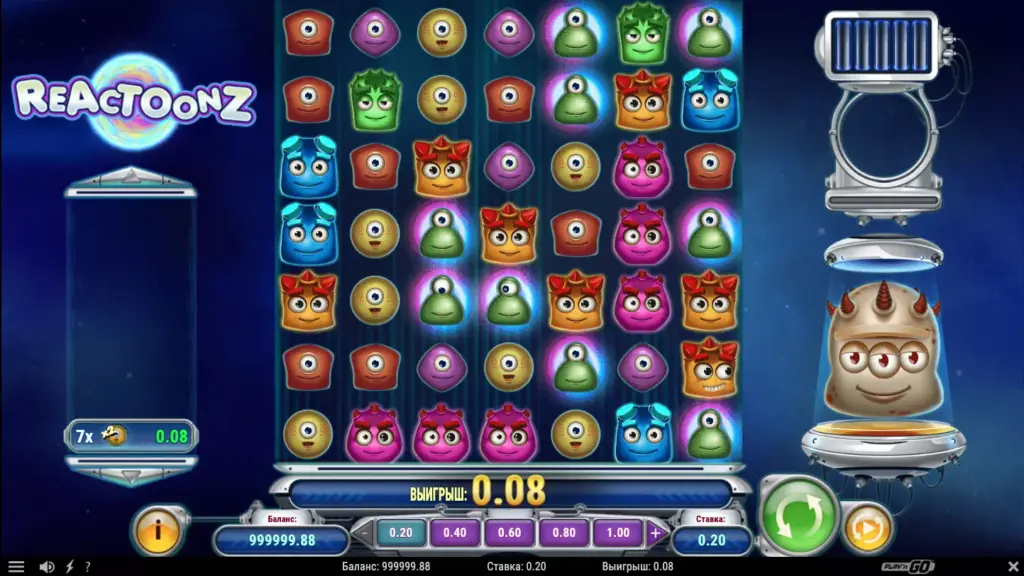
Task: Start autoplay with the orange button
Action: point(867,527)
